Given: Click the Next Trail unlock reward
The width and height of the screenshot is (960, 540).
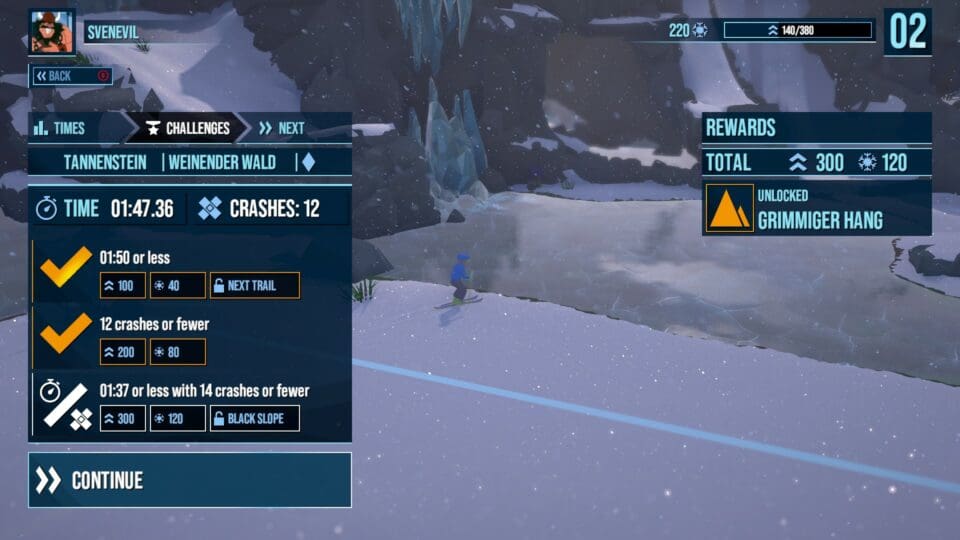Looking at the screenshot, I should [255, 285].
